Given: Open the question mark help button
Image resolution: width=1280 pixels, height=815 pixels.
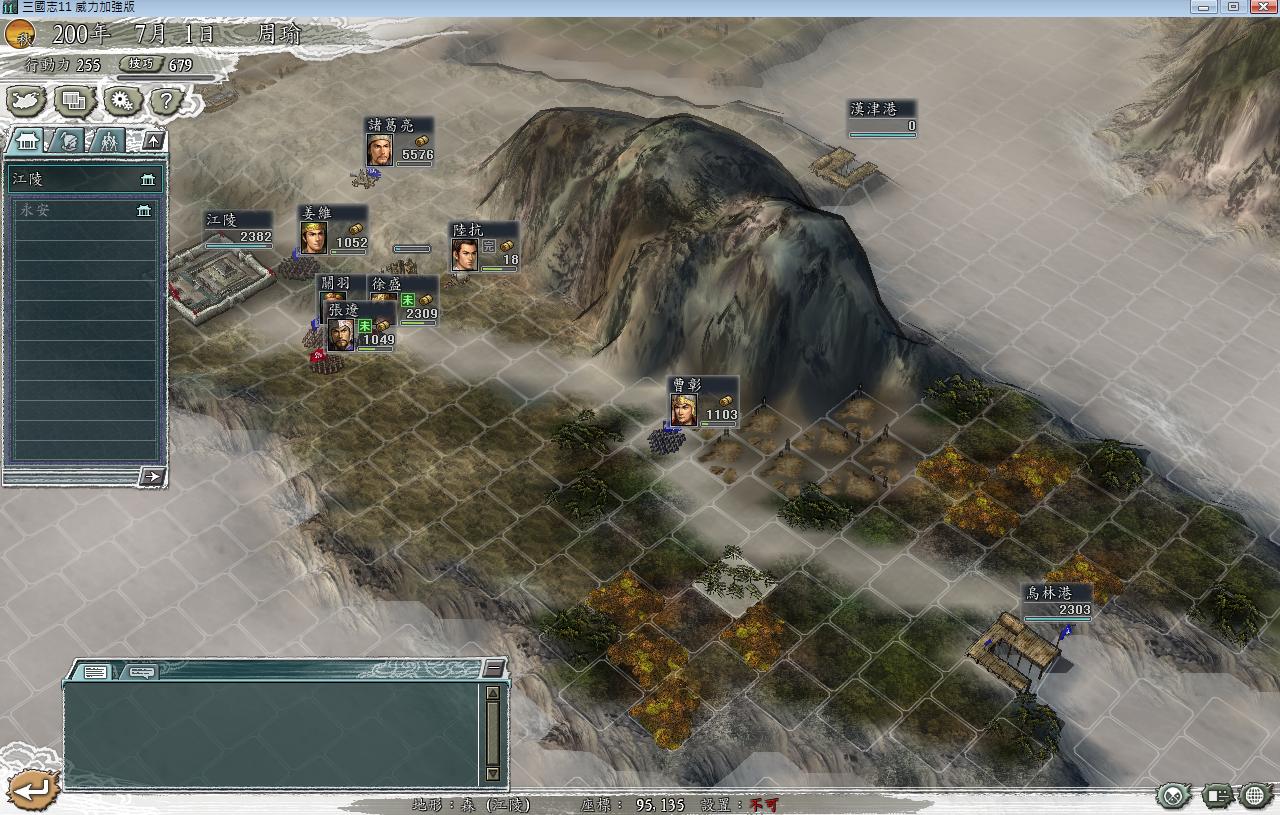Looking at the screenshot, I should click(x=167, y=100).
